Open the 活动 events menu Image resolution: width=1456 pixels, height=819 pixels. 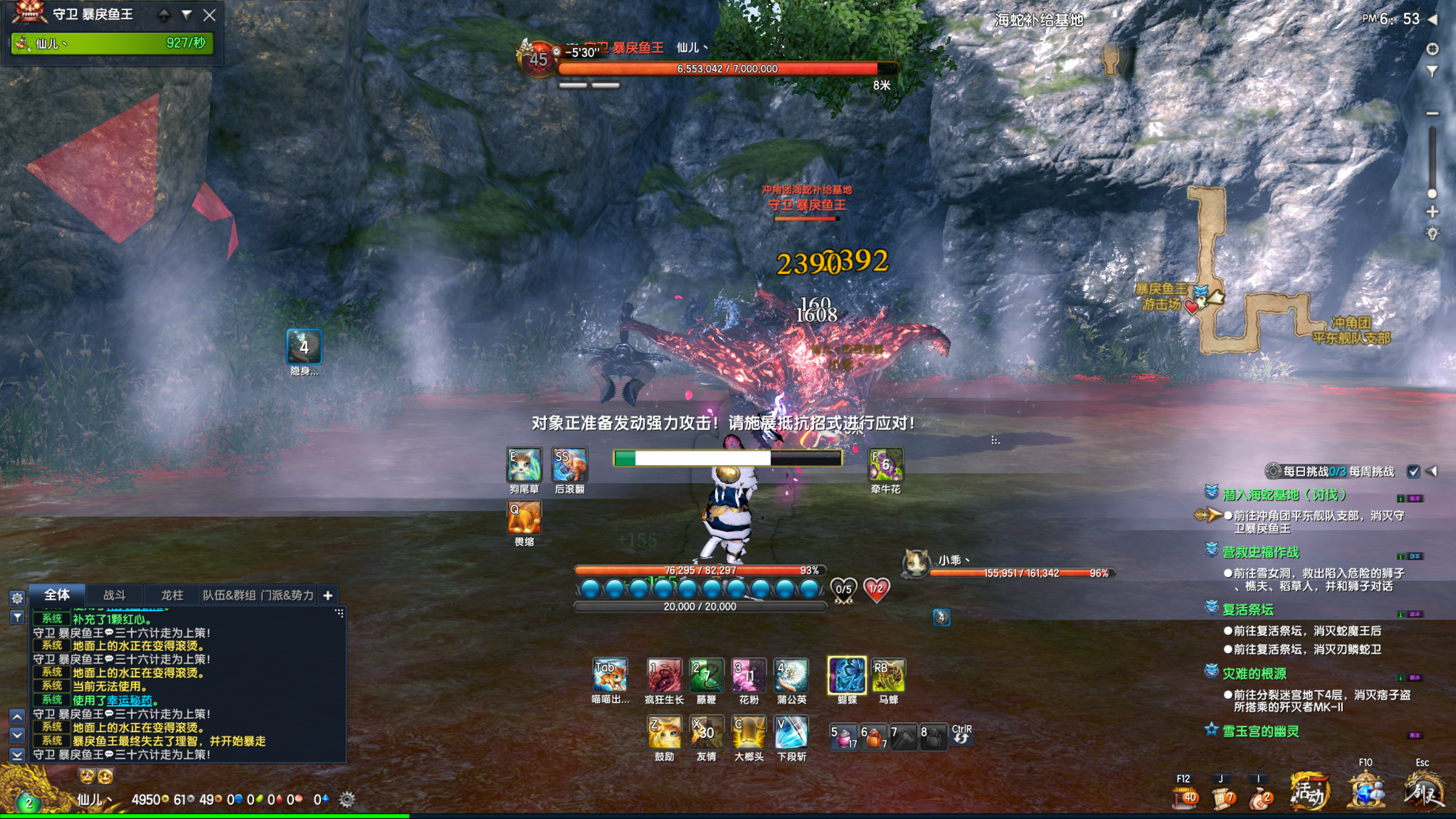(1309, 791)
